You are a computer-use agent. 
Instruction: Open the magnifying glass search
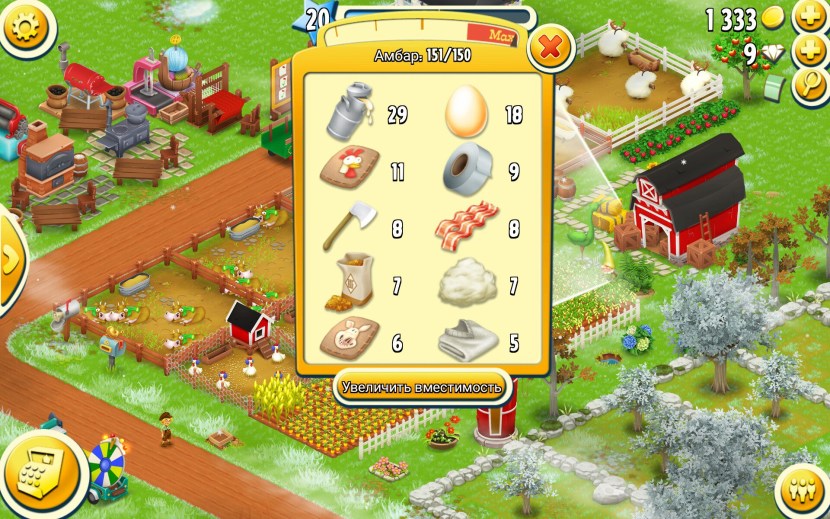tap(808, 85)
